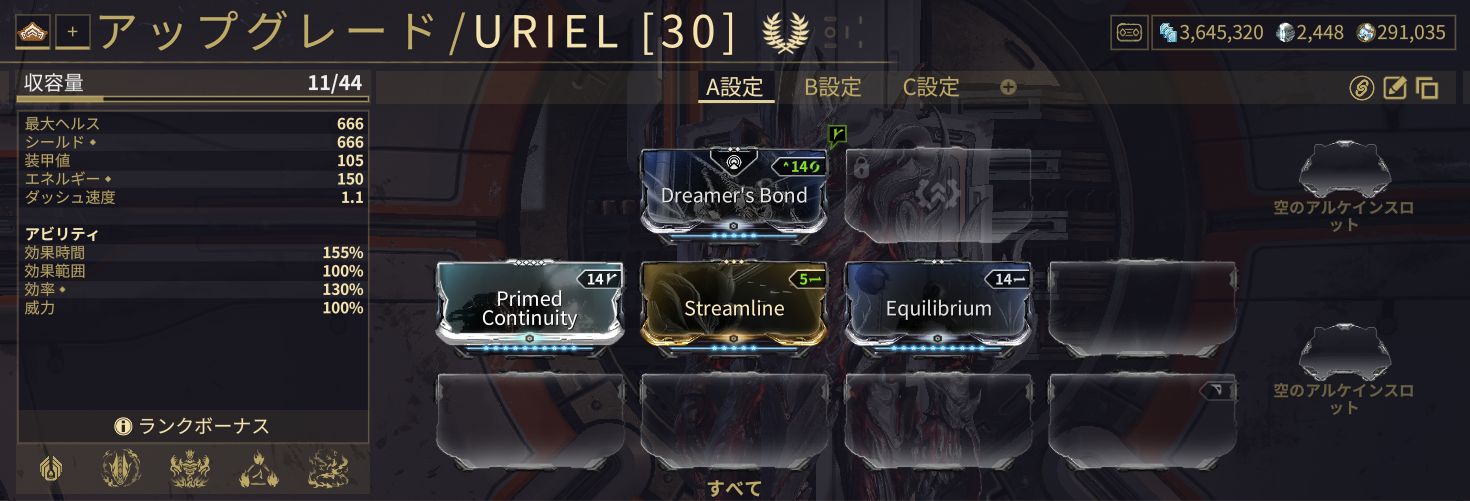The width and height of the screenshot is (1470, 501).
Task: Click the copy configuration icon
Action: pyautogui.click(x=1427, y=88)
